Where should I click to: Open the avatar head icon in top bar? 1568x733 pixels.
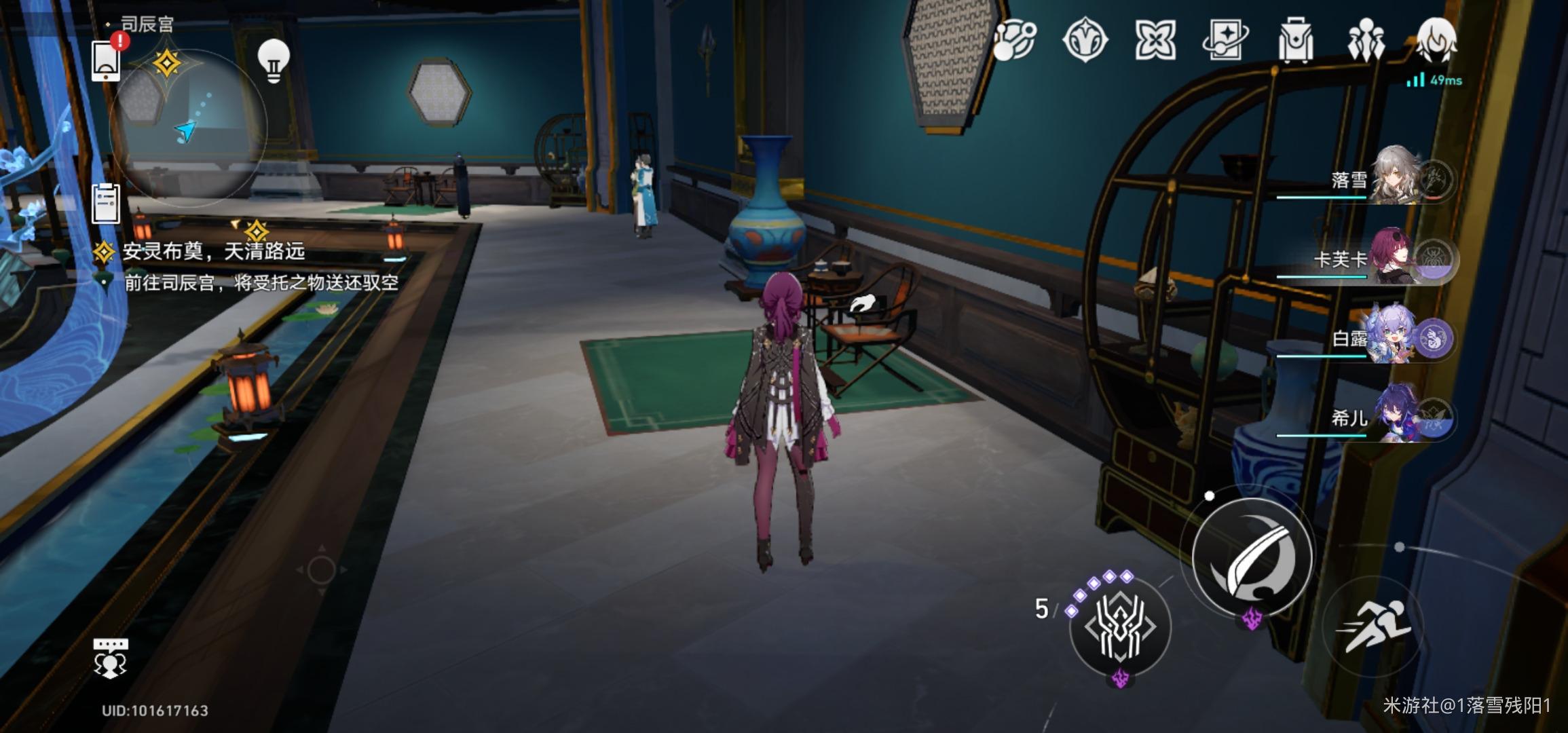click(1436, 40)
